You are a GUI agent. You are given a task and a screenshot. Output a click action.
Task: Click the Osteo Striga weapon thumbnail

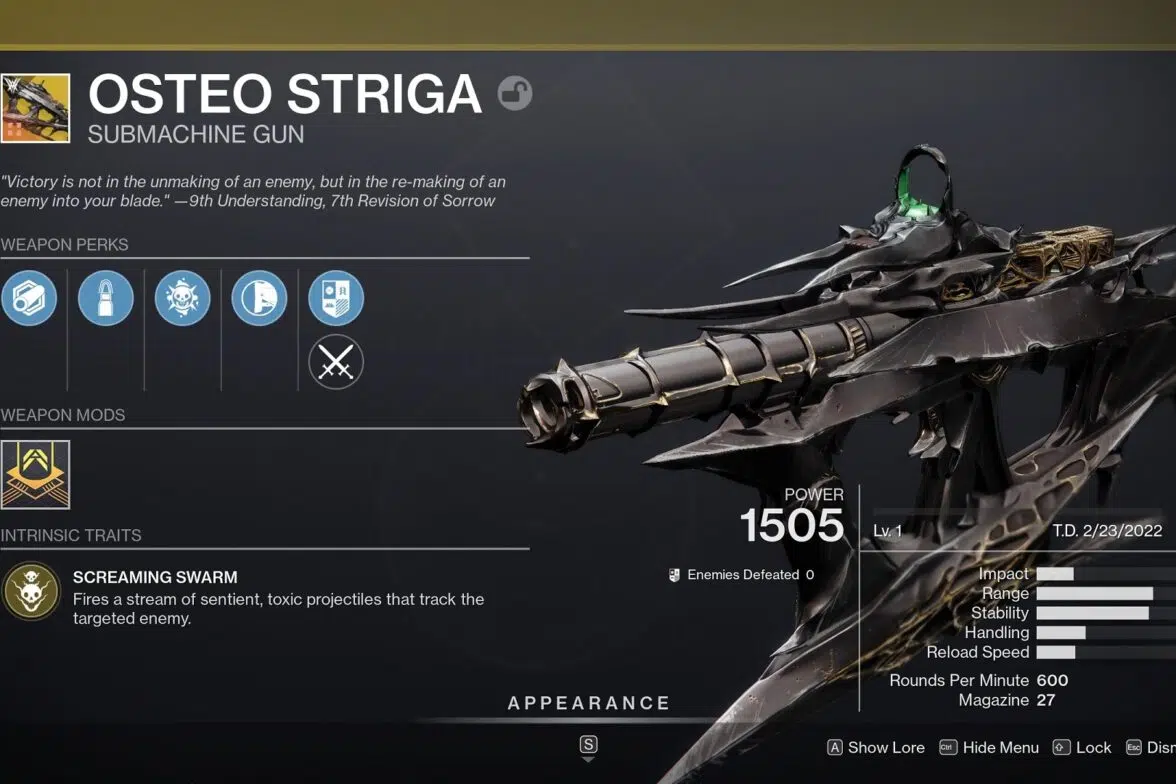coord(35,108)
